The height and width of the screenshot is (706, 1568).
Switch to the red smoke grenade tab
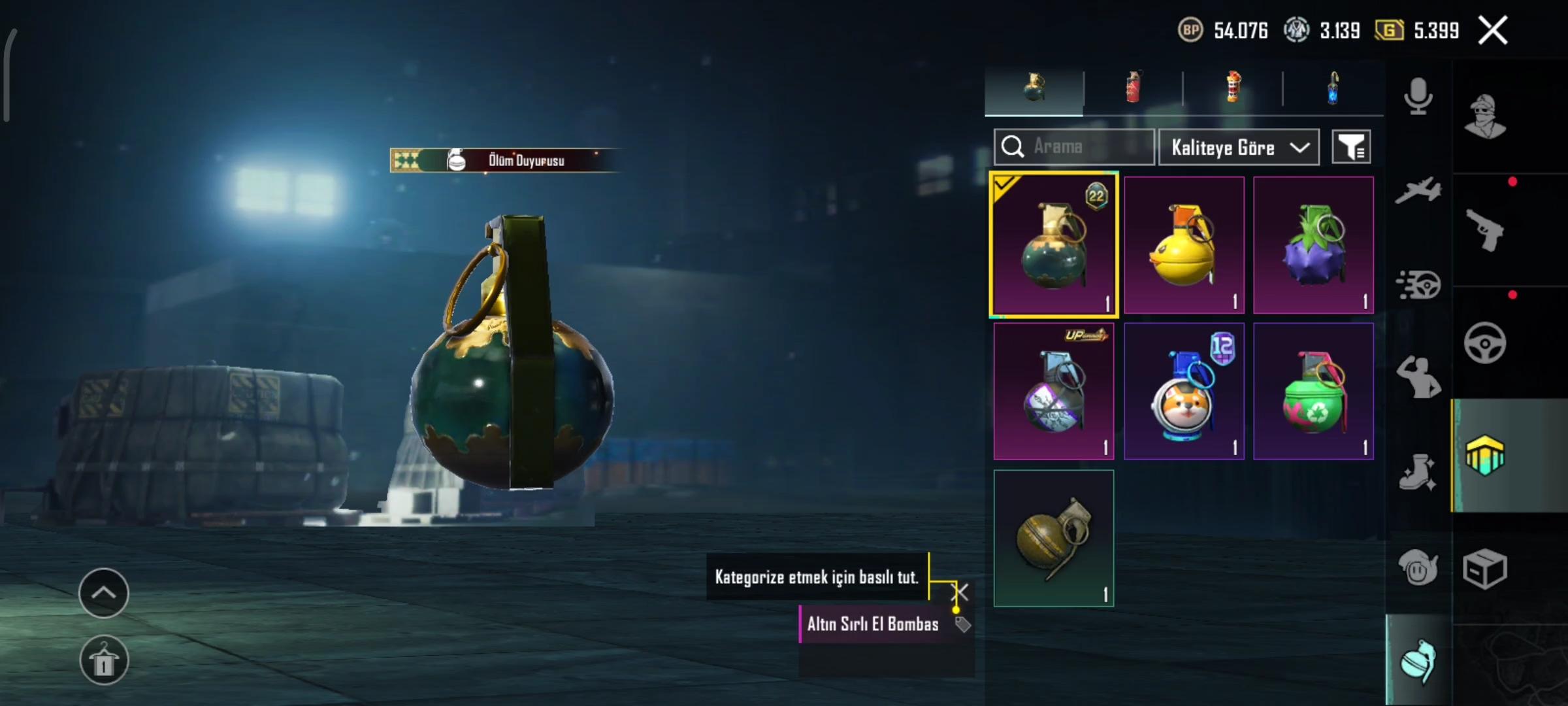click(x=1133, y=88)
